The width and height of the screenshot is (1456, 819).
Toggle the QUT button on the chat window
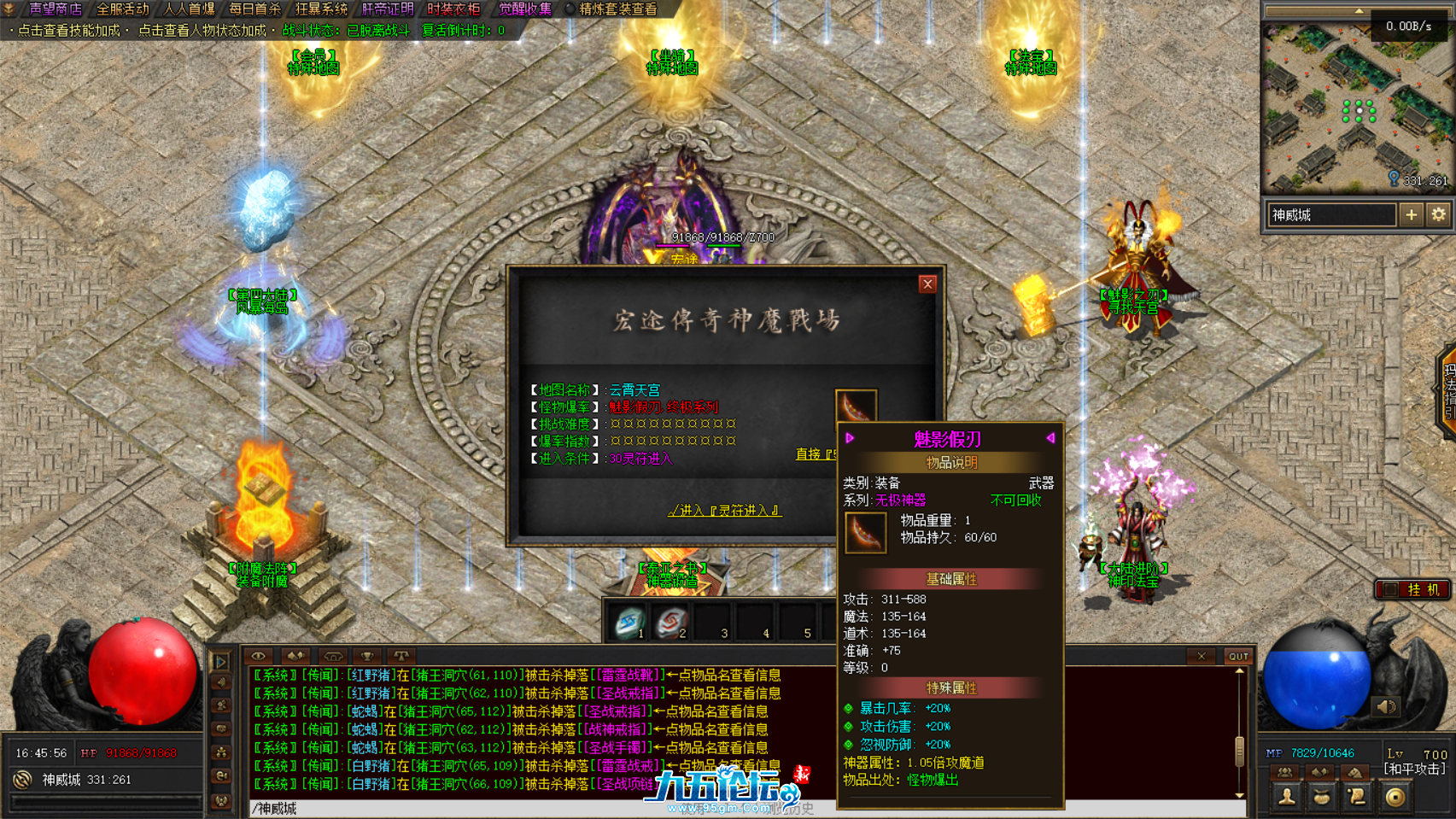[1238, 657]
